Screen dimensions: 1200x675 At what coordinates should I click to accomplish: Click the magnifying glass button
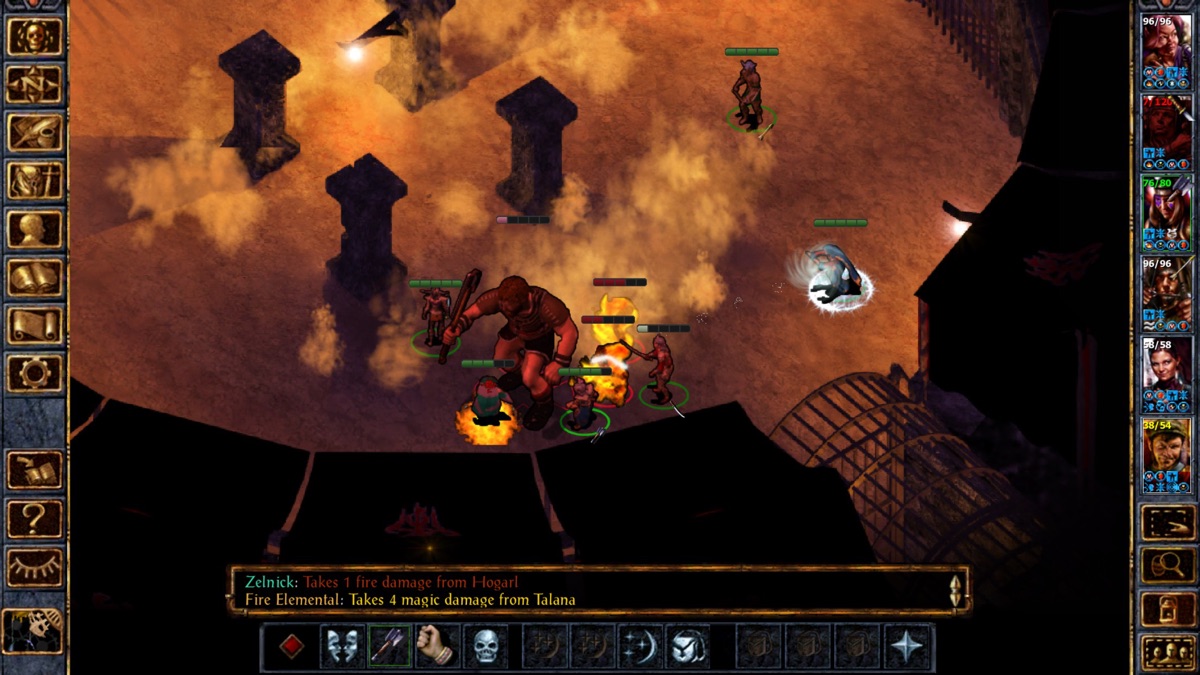[x=1166, y=566]
